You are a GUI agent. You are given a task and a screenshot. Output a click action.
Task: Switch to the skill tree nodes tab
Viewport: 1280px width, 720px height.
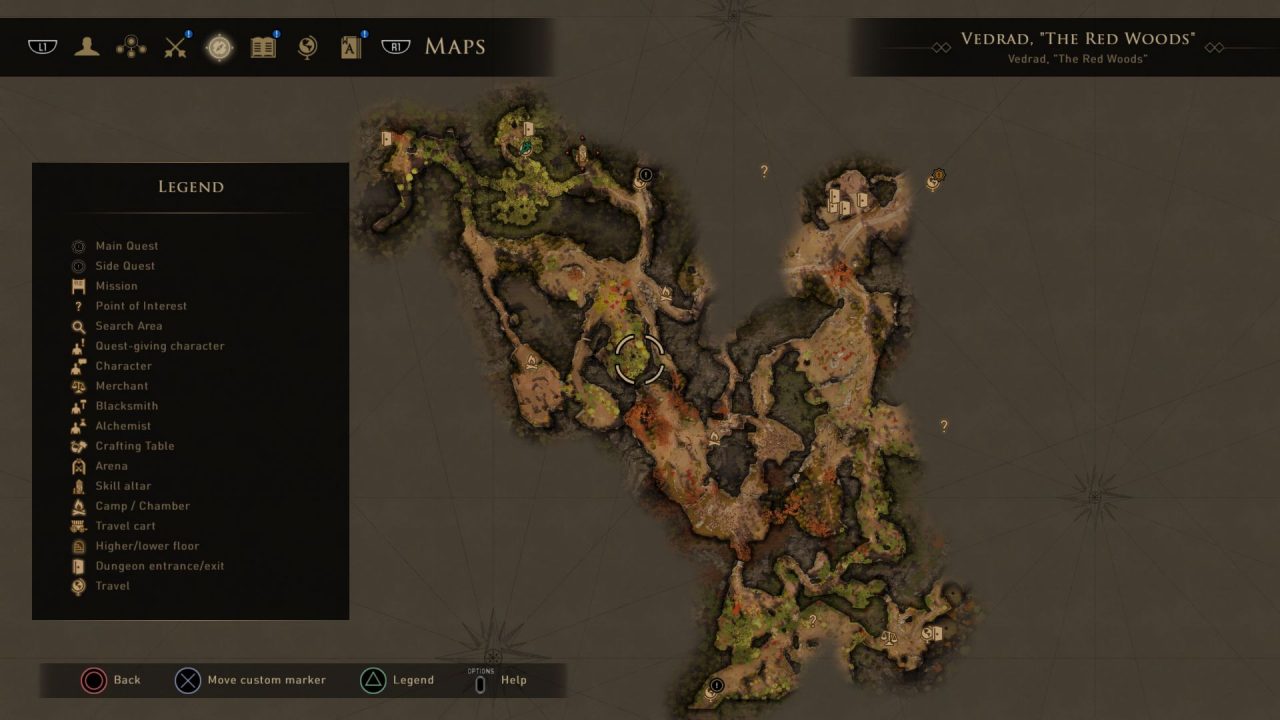click(131, 47)
